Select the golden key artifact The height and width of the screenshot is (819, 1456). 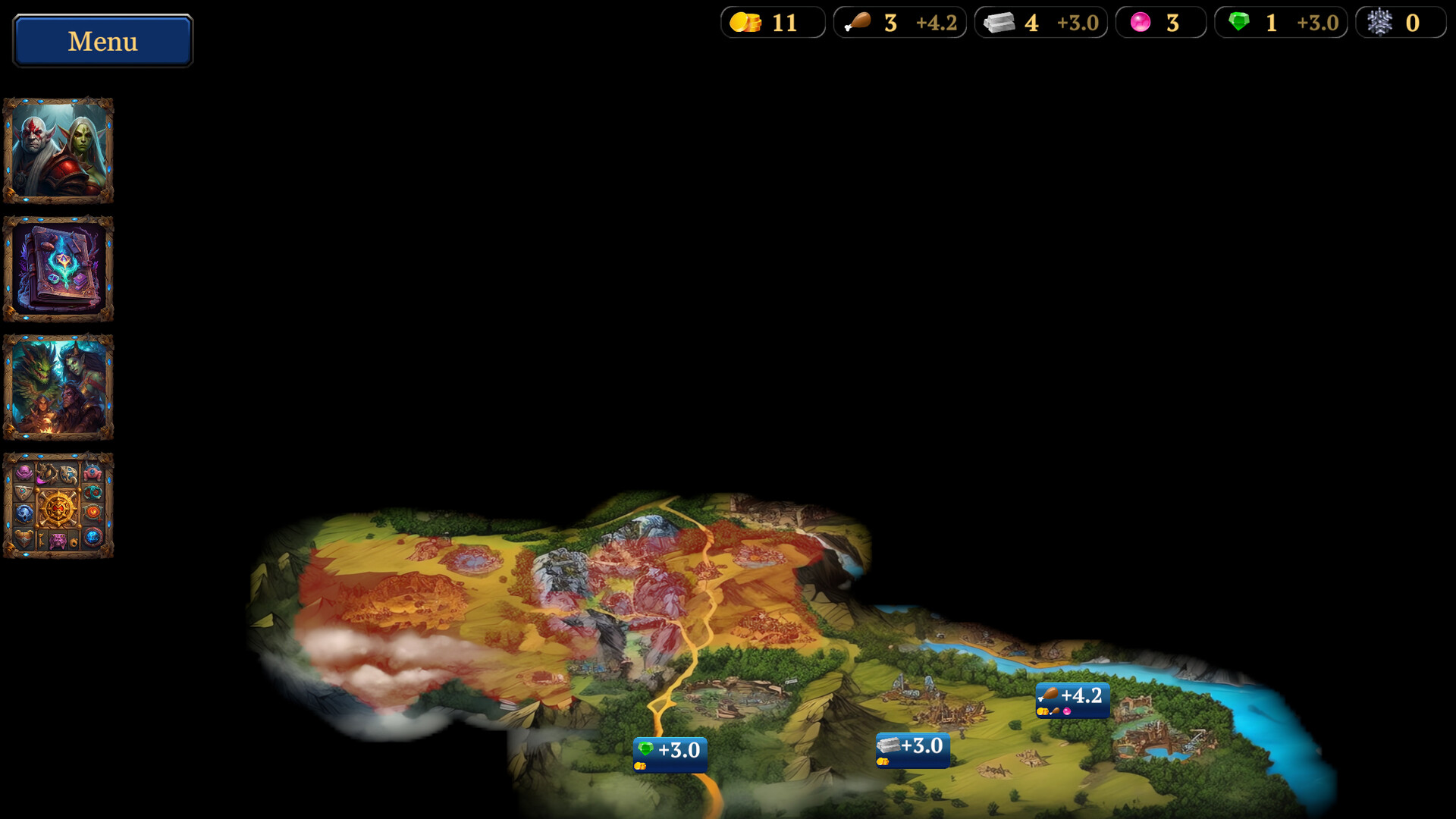click(41, 540)
